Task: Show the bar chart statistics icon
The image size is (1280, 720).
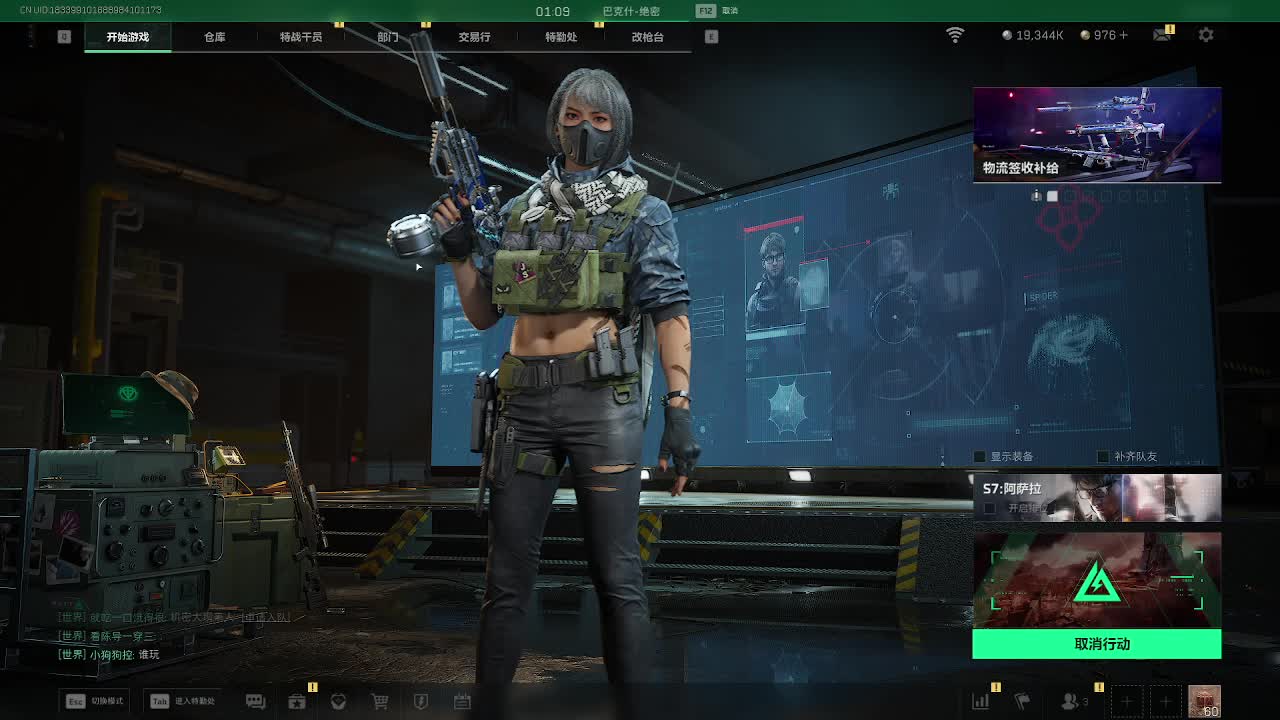Action: pyautogui.click(x=981, y=702)
